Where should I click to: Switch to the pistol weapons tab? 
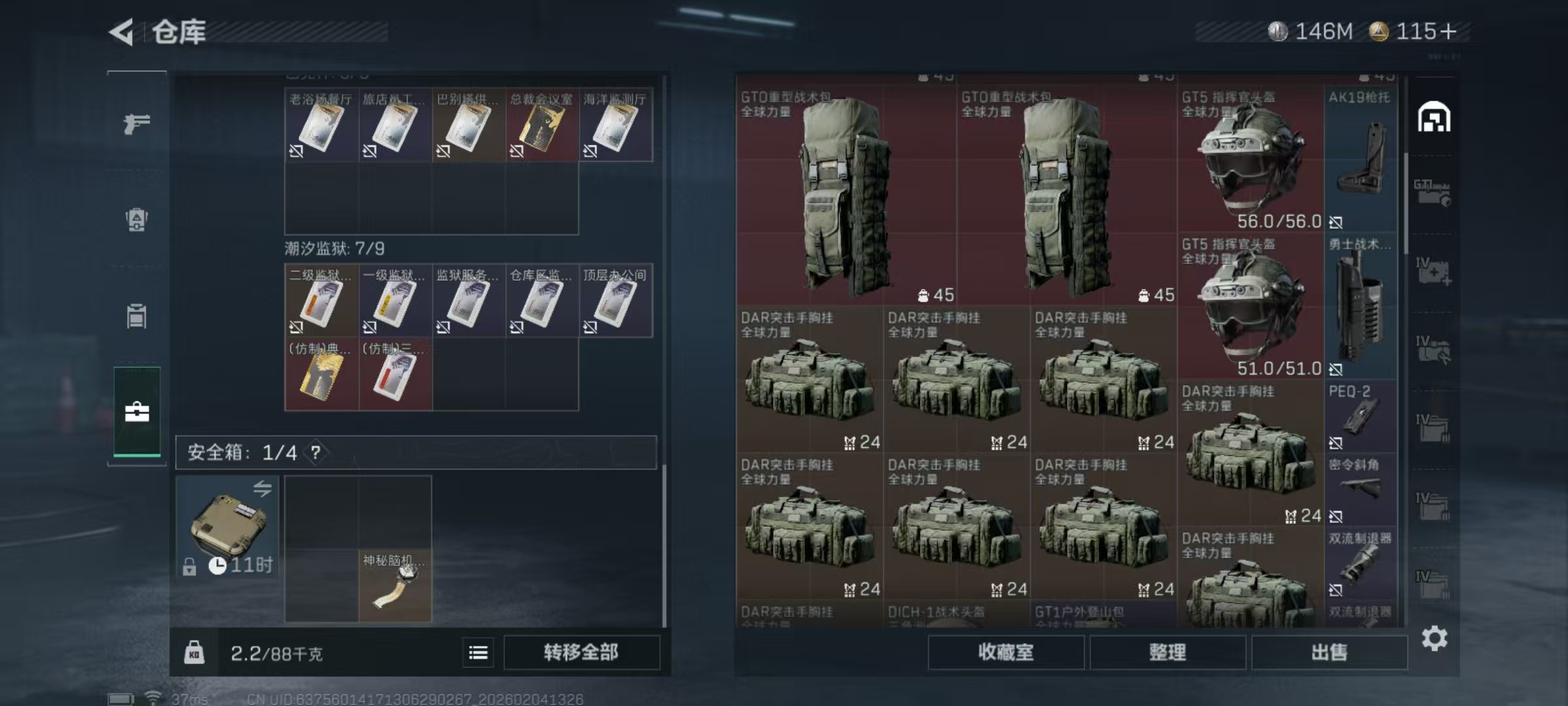coord(137,123)
